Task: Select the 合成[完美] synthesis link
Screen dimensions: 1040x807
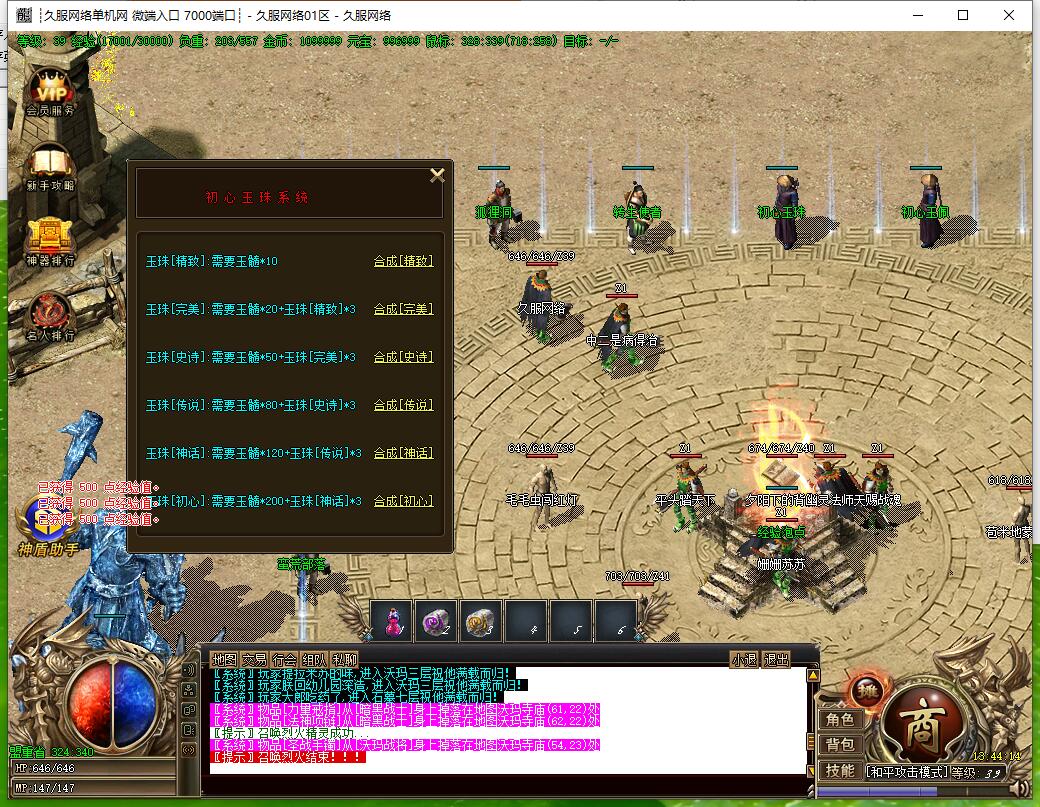Action: (x=403, y=309)
